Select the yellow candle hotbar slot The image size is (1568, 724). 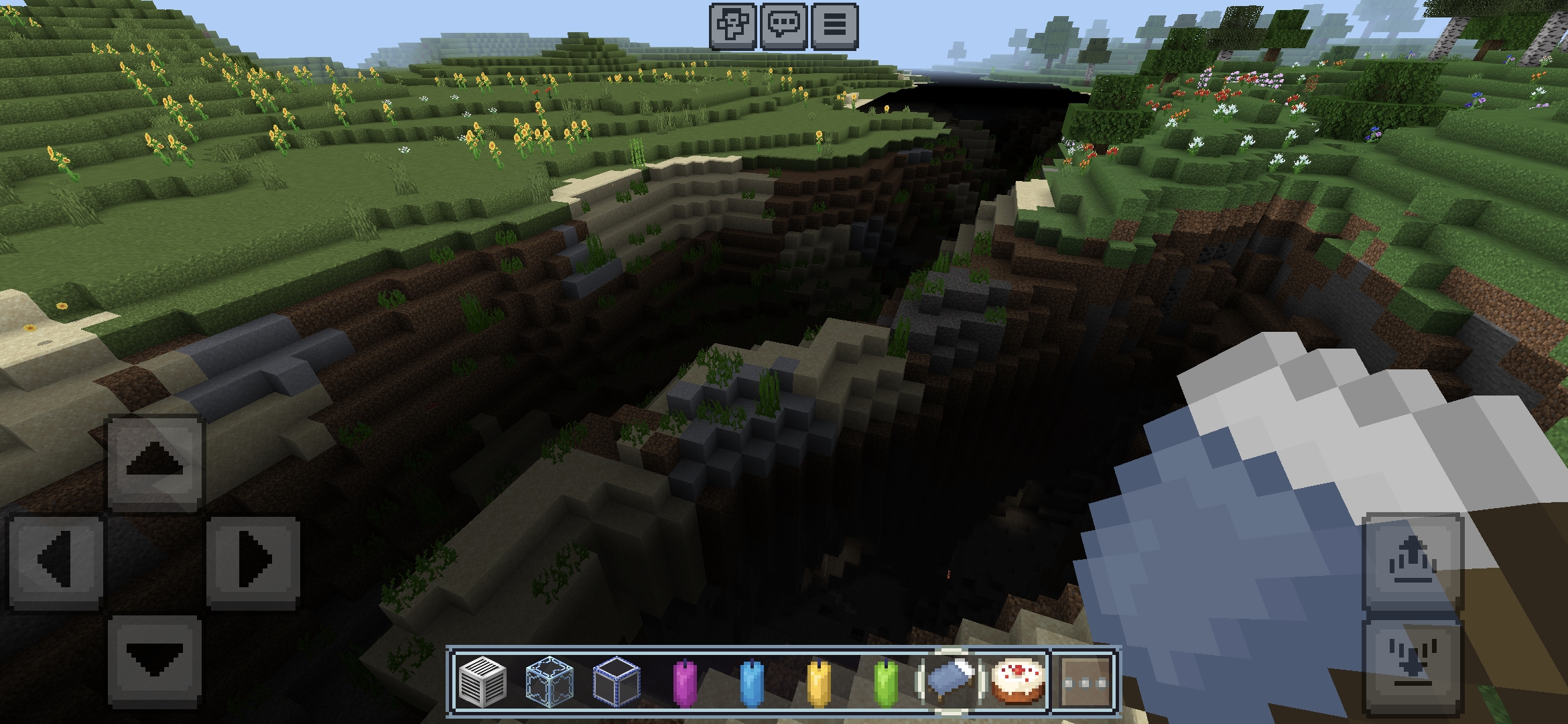click(818, 680)
